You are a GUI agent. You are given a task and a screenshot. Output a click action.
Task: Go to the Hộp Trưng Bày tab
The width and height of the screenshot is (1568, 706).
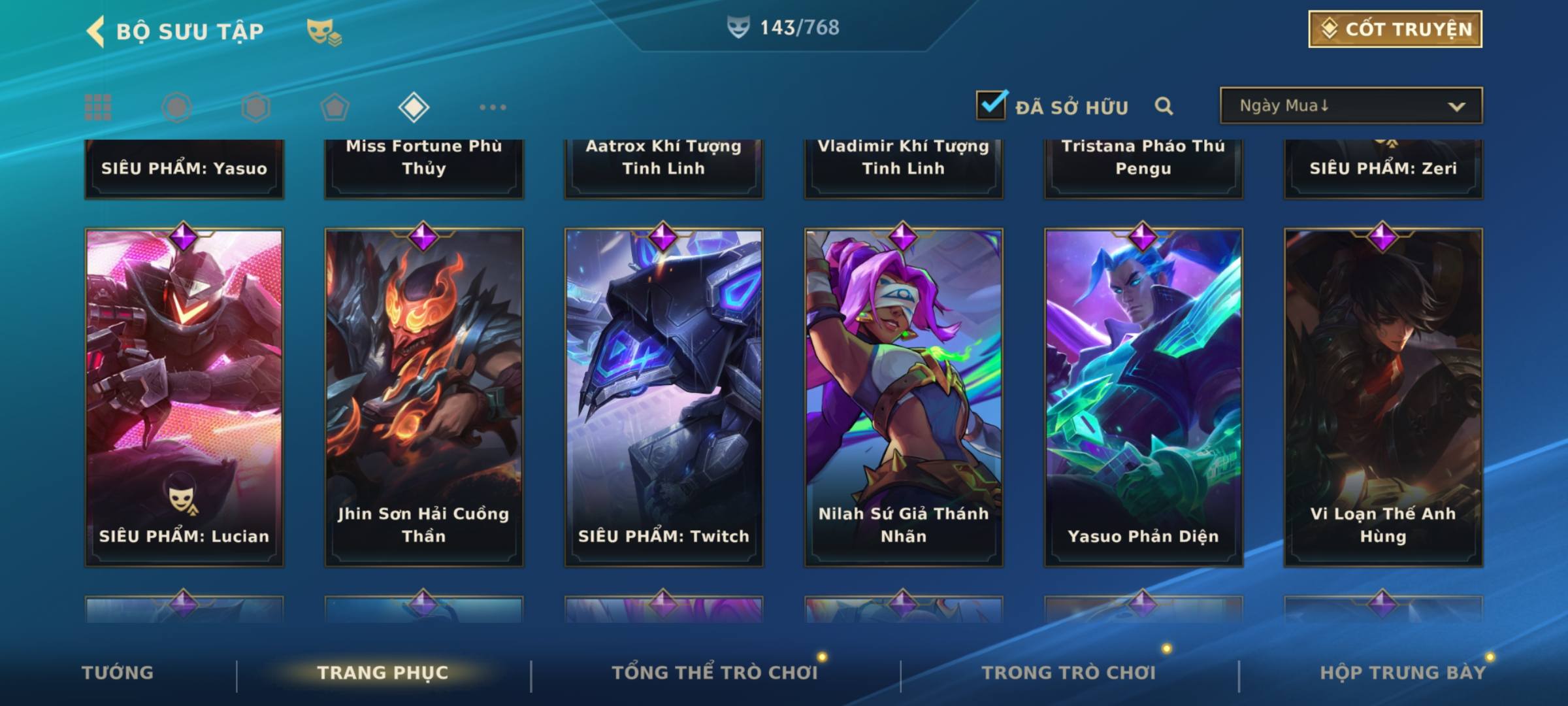[x=1403, y=673]
